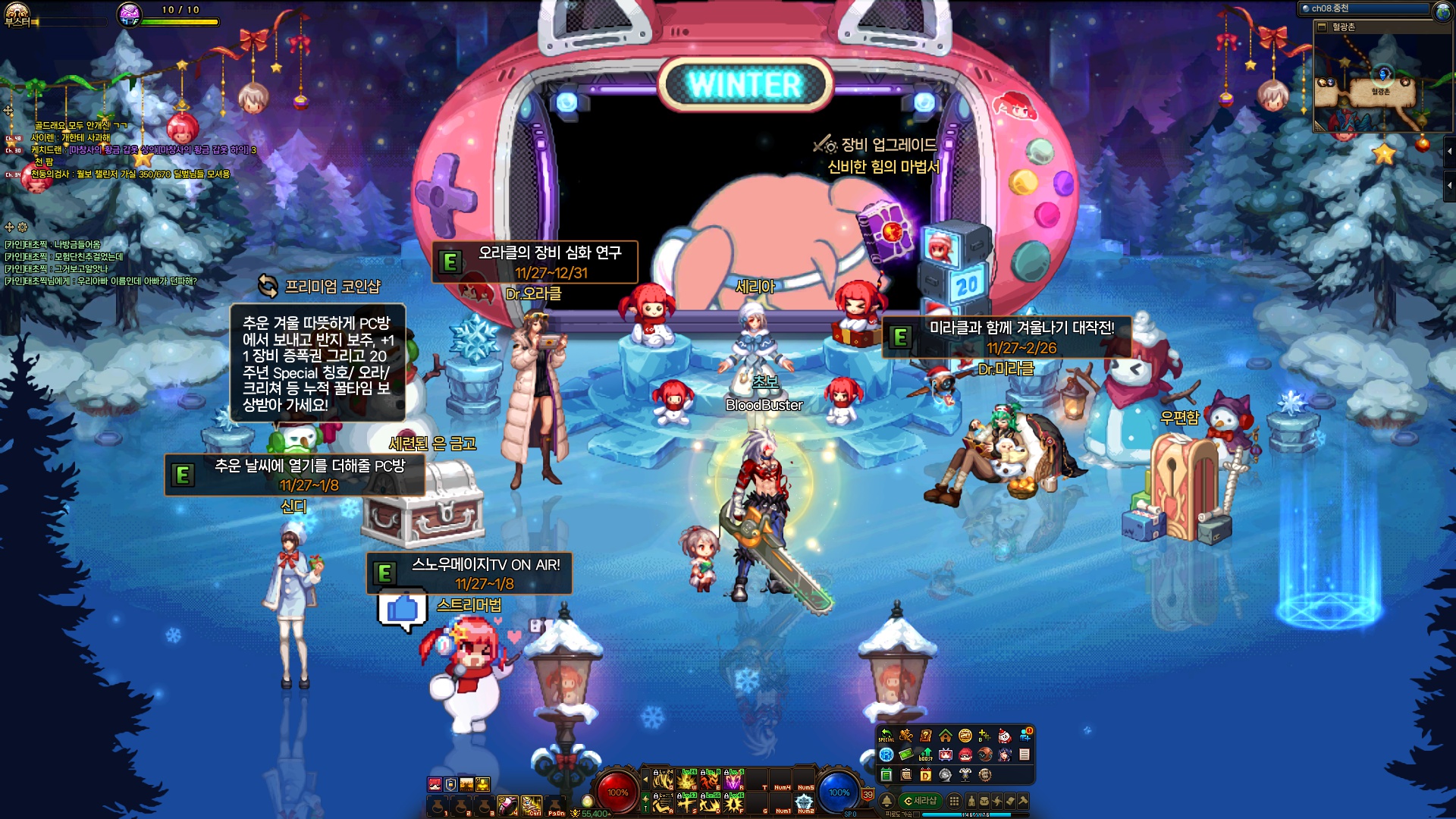1456x819 pixels.
Task: Click the globe world map button
Action: coord(1442,10)
